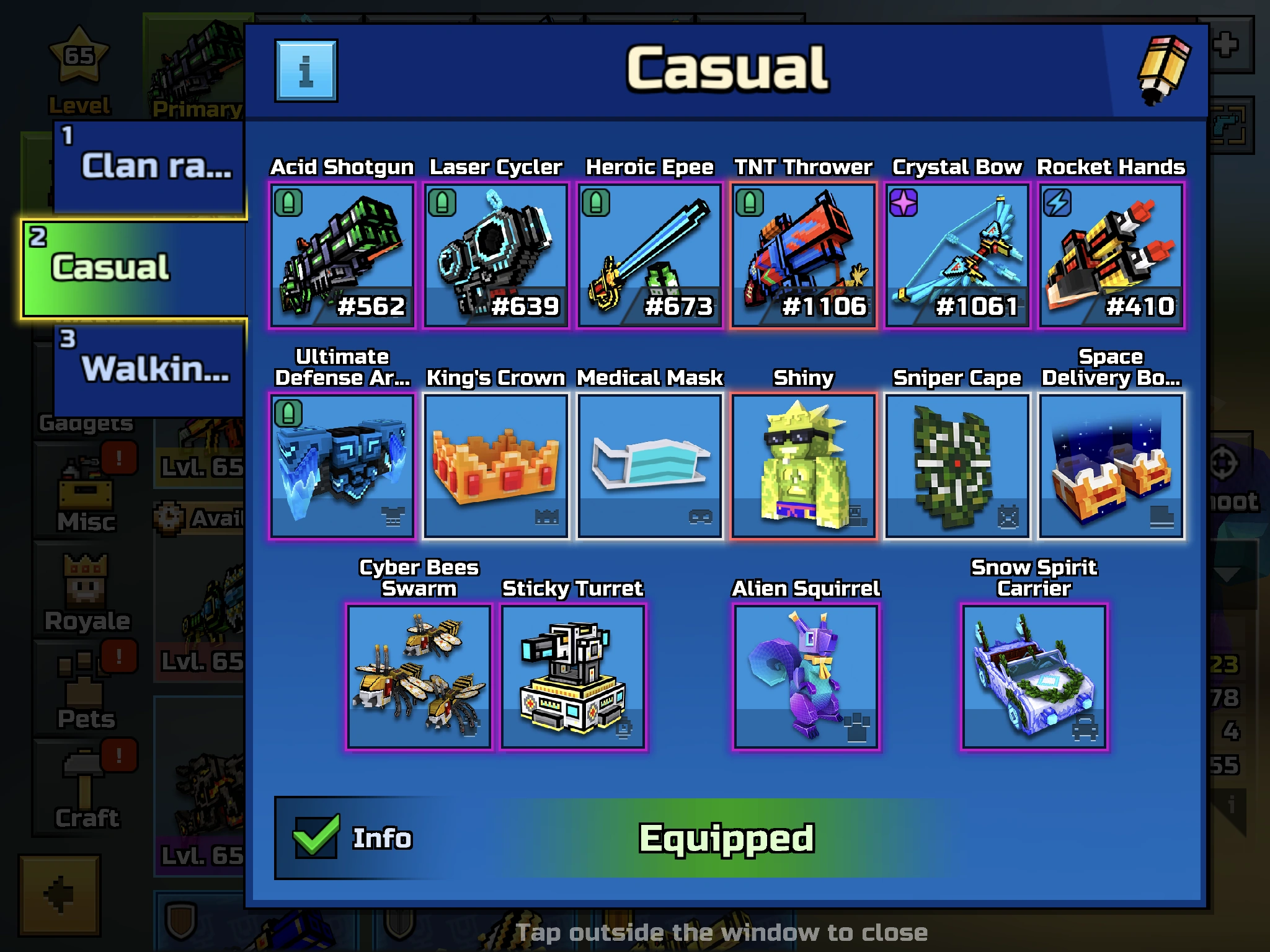Select the Casual loadout tab

(x=133, y=268)
